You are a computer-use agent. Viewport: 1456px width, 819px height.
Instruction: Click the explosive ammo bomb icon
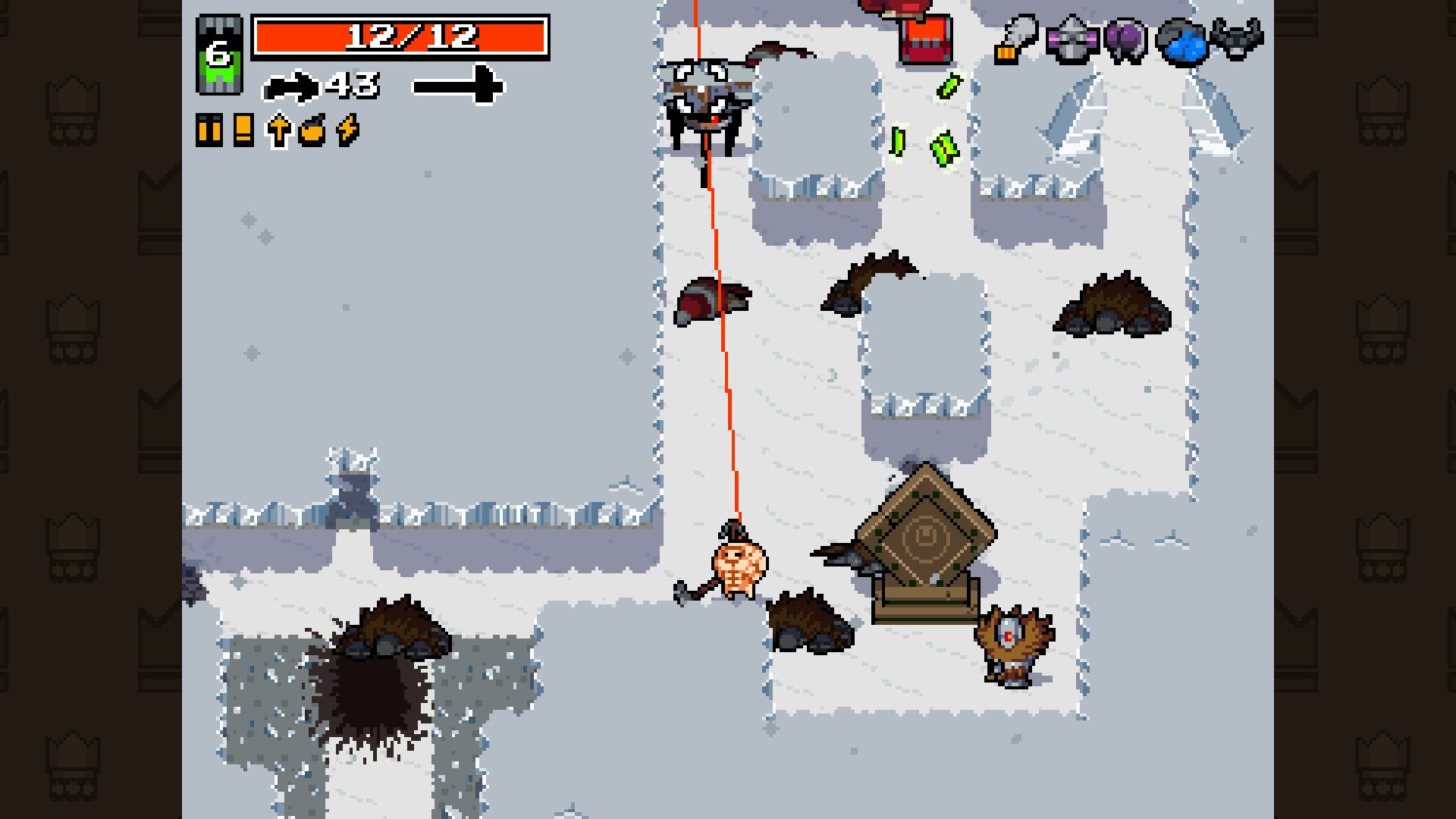[x=312, y=130]
